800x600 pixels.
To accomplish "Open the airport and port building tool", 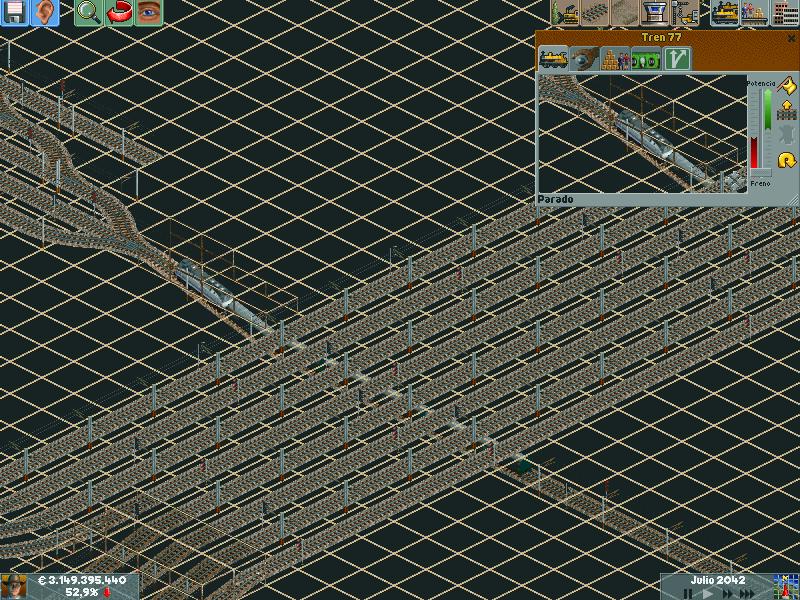I will tap(657, 13).
